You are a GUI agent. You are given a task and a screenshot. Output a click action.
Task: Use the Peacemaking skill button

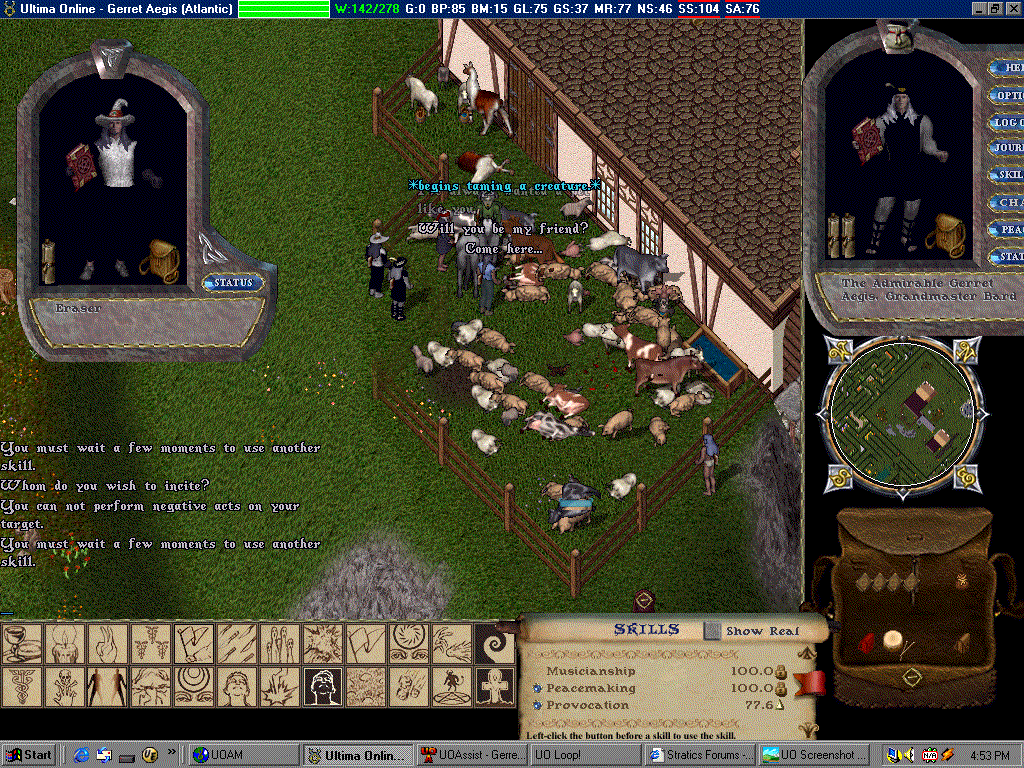pyautogui.click(x=537, y=688)
